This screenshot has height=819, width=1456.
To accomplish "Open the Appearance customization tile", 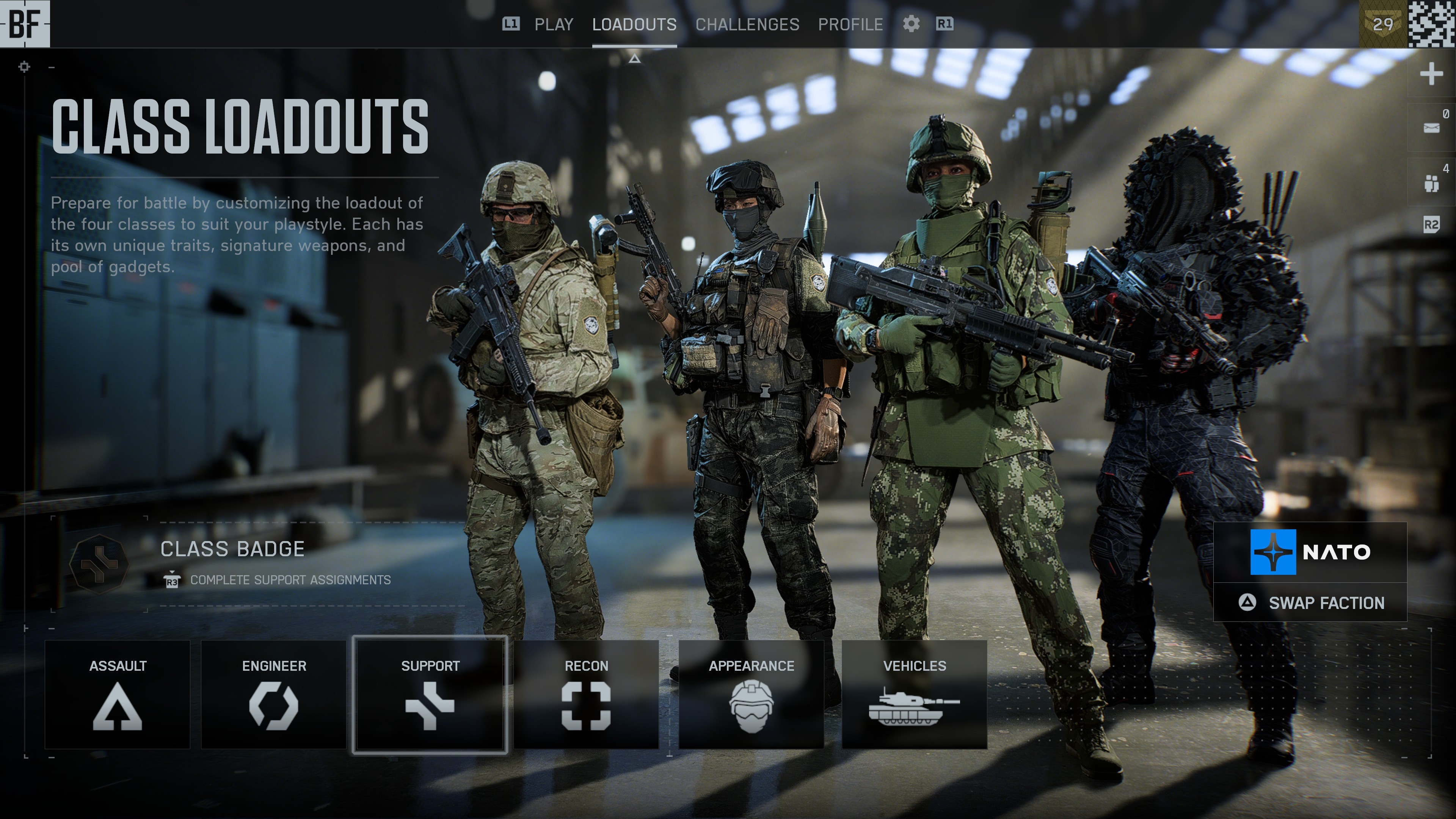I will tap(751, 695).
